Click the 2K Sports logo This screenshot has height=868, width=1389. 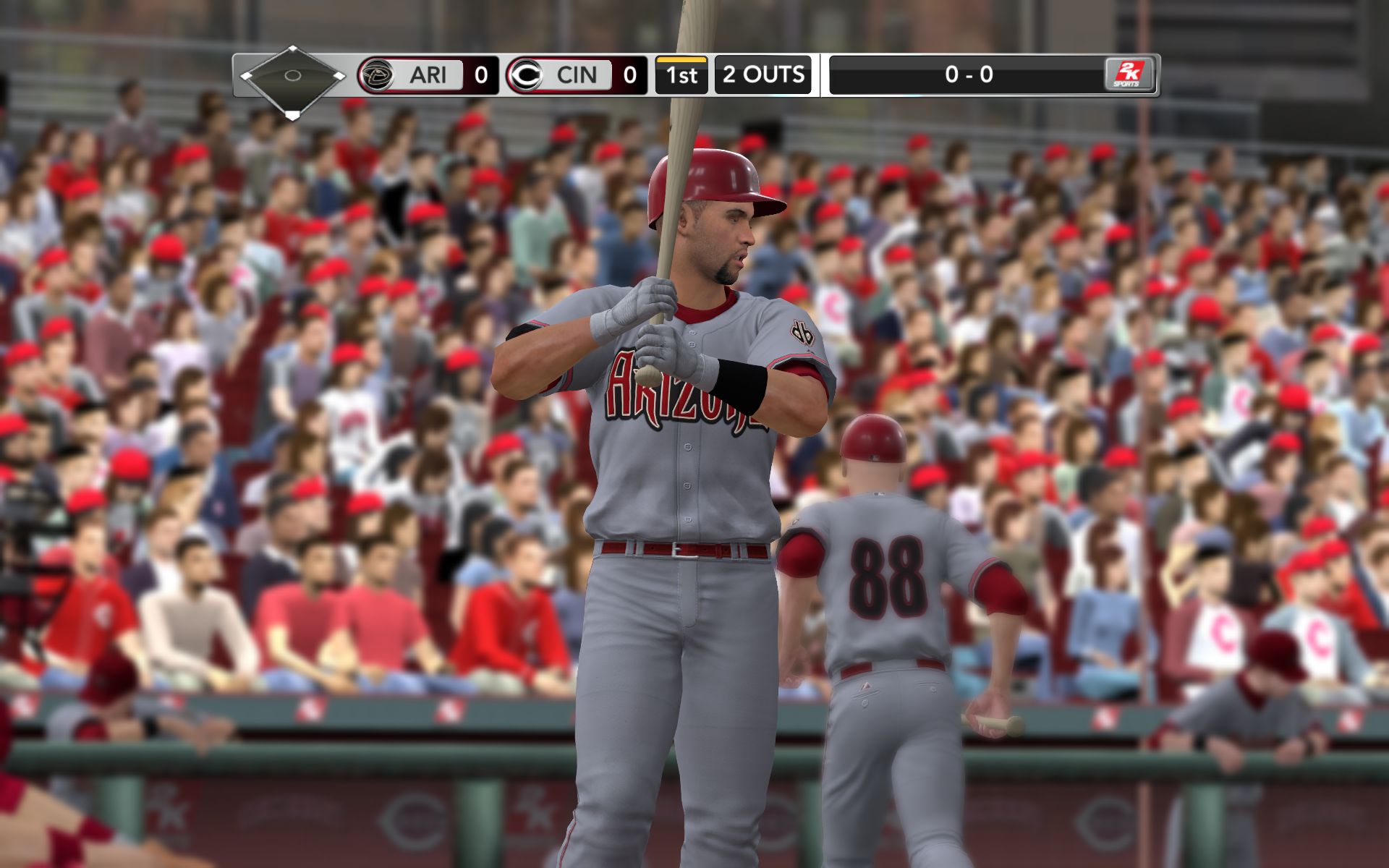pos(1128,75)
